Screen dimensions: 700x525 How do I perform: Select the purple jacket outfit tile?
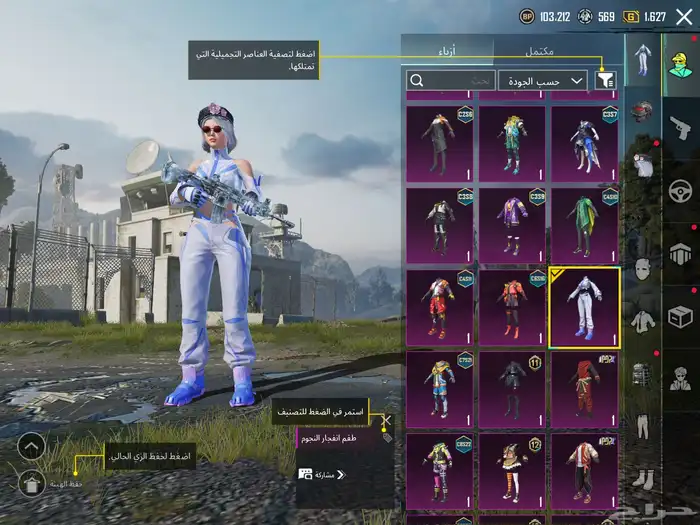(512, 225)
